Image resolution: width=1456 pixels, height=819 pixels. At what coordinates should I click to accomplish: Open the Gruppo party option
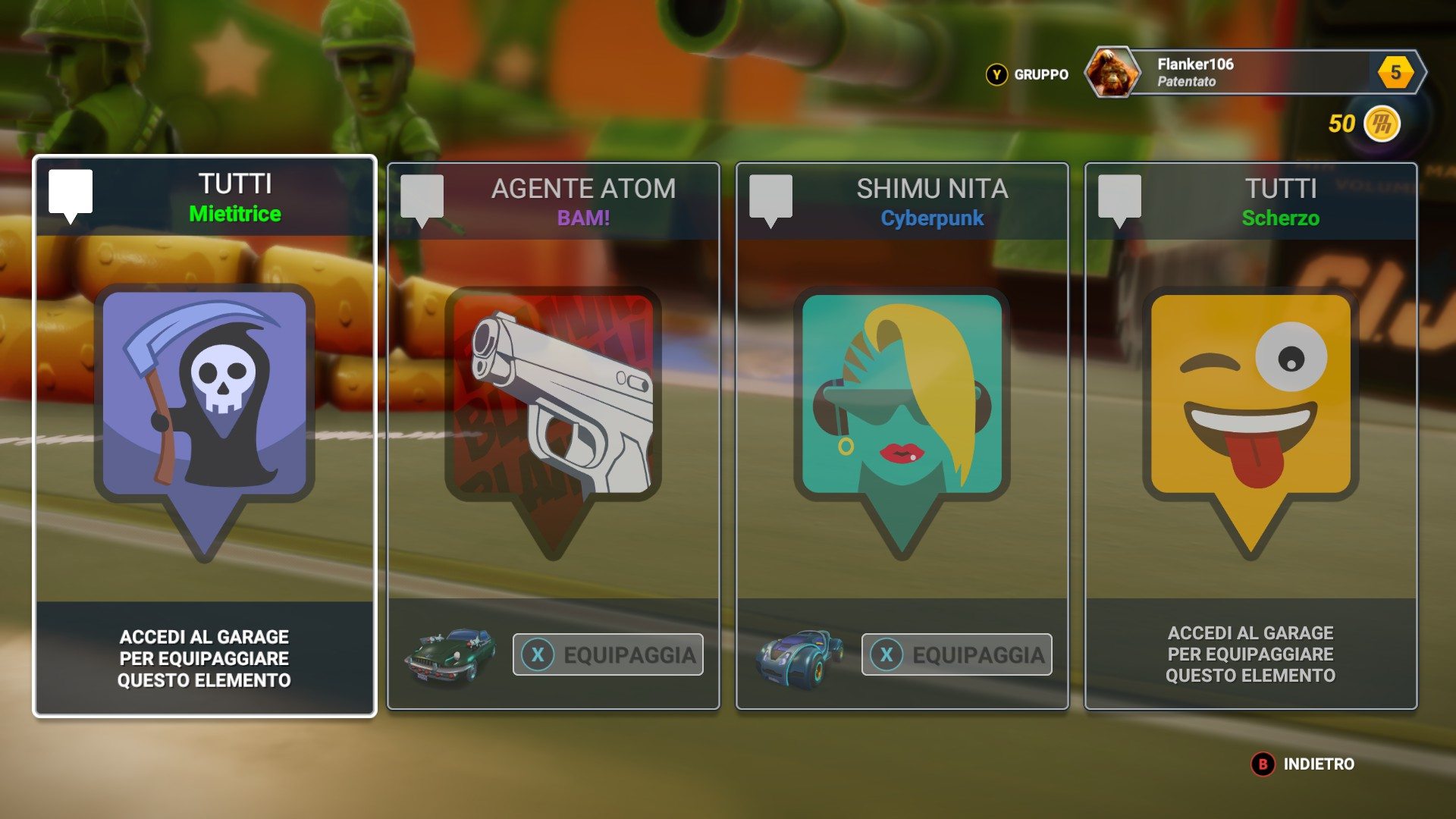1028,74
